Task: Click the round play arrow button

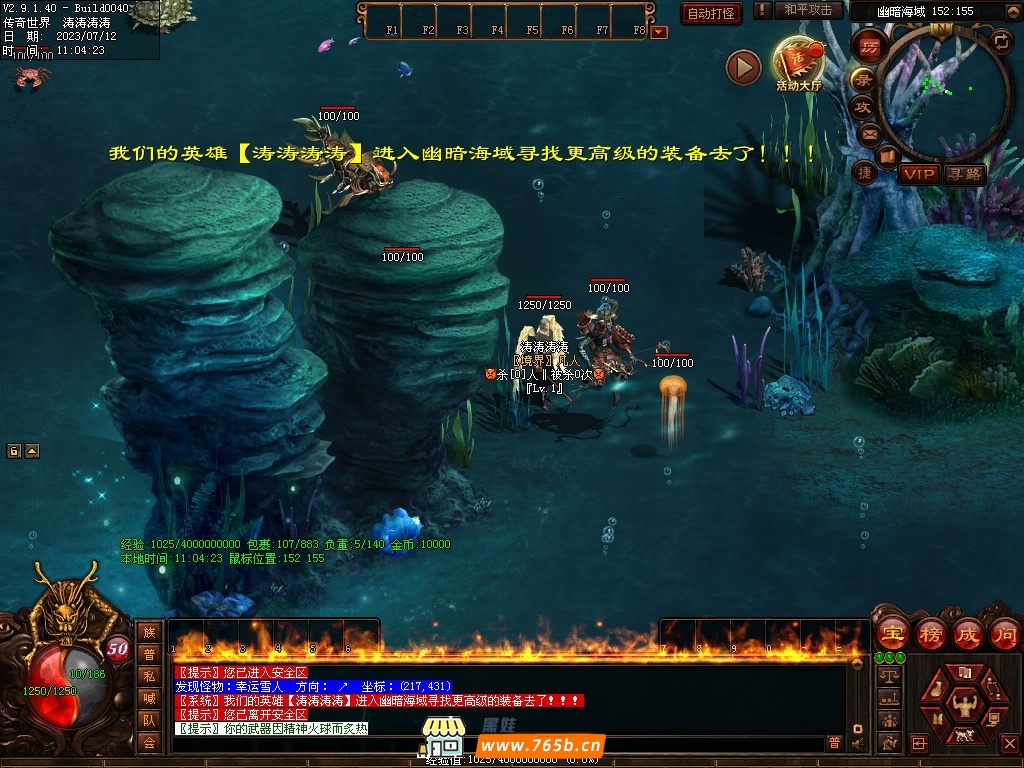Action: (x=743, y=67)
